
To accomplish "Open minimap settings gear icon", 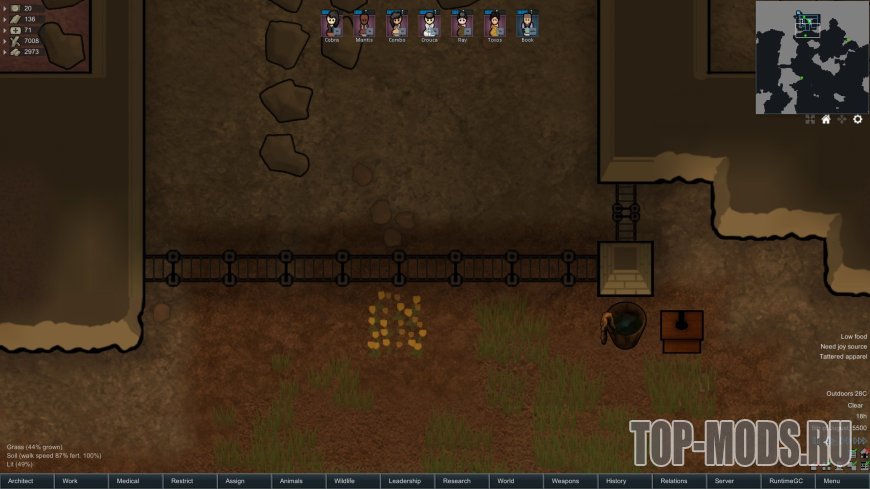I will pos(857,120).
